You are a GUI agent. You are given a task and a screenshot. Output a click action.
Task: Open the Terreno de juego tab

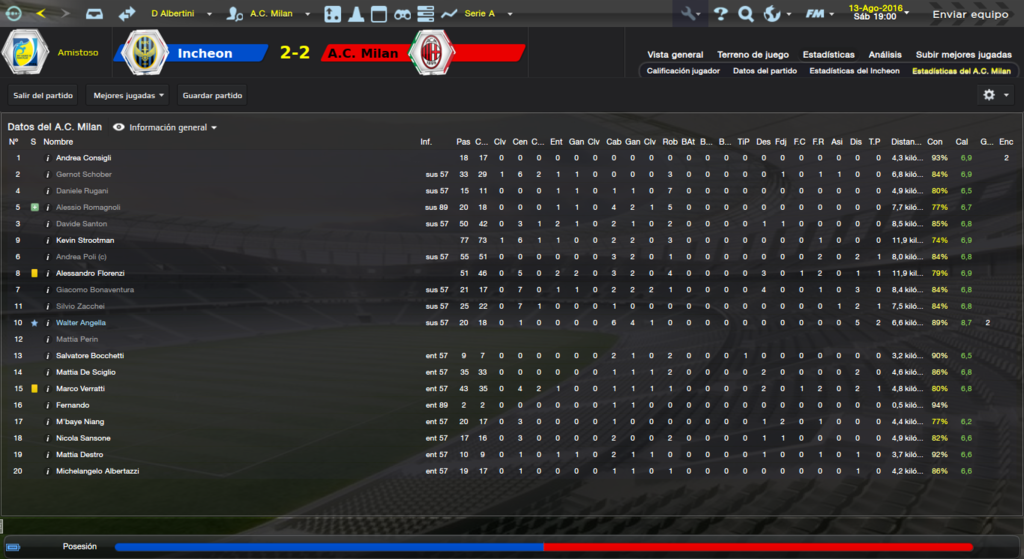pos(752,55)
